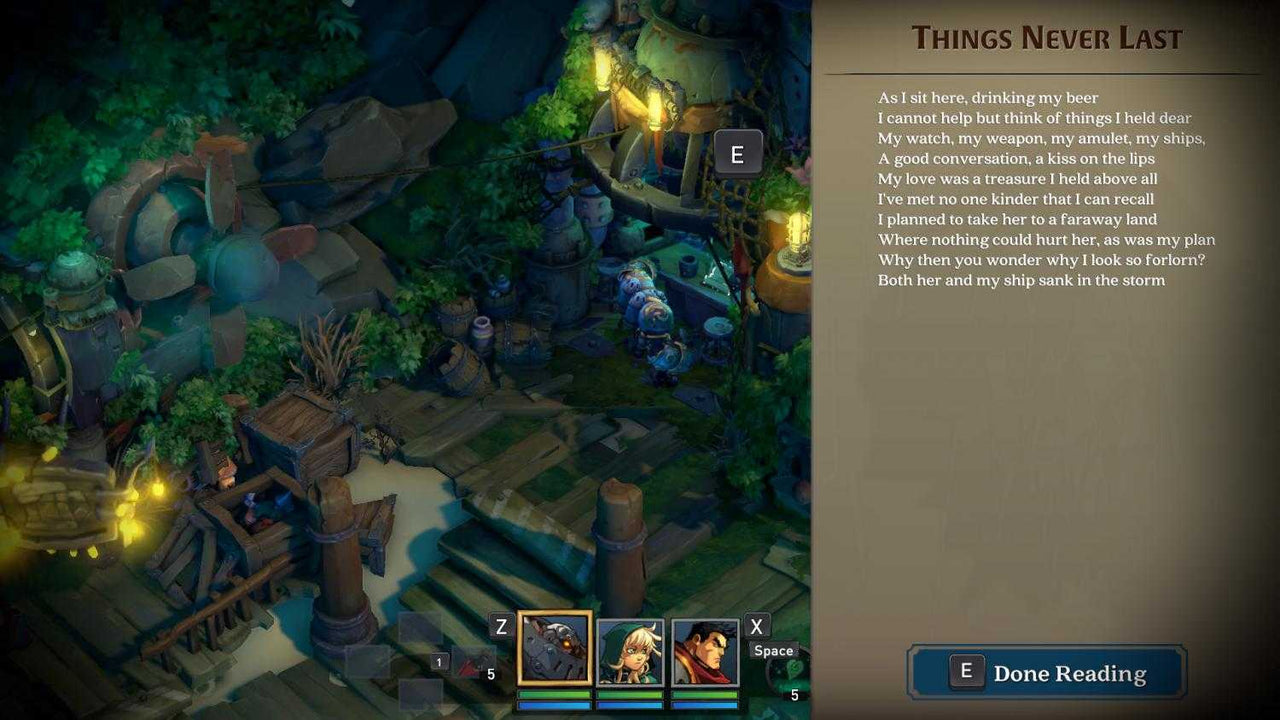Viewport: 1280px width, 720px height.
Task: Select the robot Calibretto's character portrait
Action: pos(554,648)
